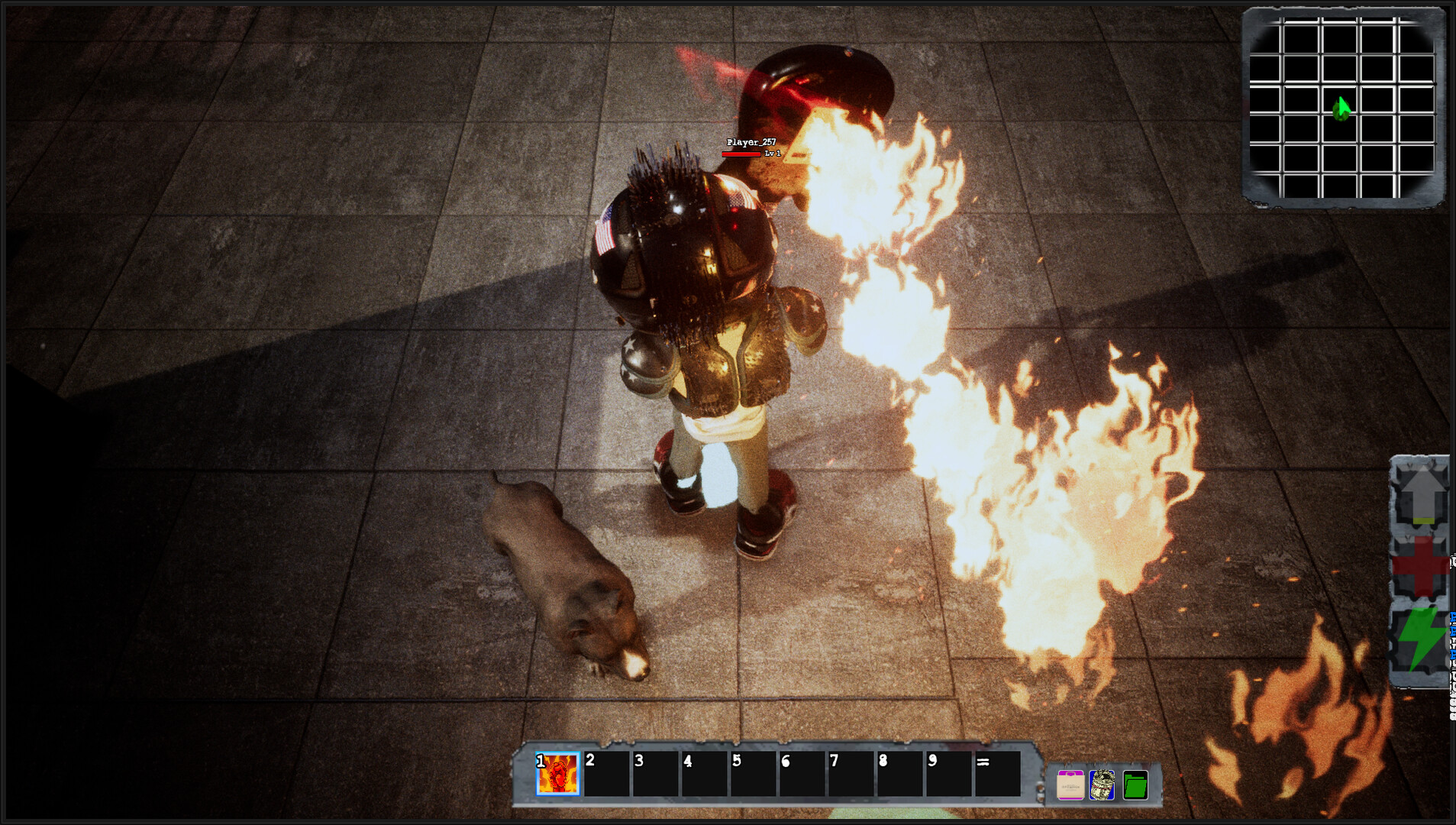Image resolution: width=1456 pixels, height=825 pixels.
Task: Select the flaming fist ability in slot 1
Action: 557,774
